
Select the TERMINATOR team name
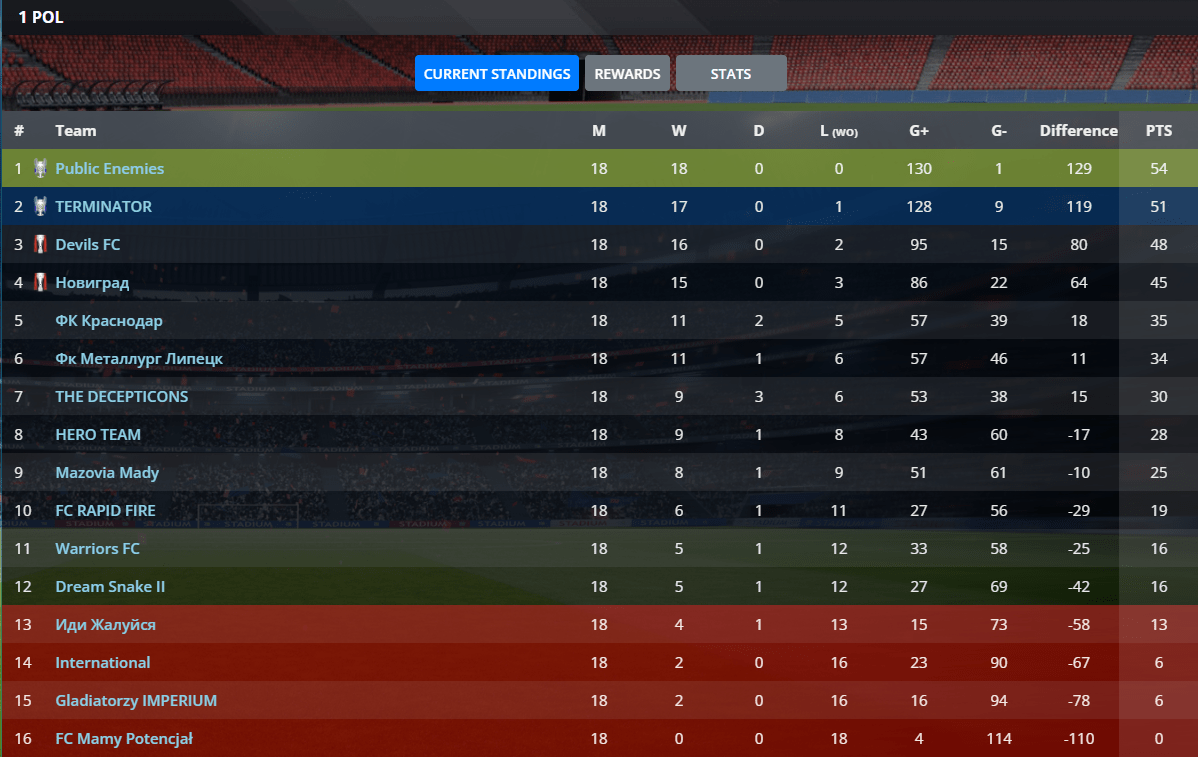click(x=103, y=207)
